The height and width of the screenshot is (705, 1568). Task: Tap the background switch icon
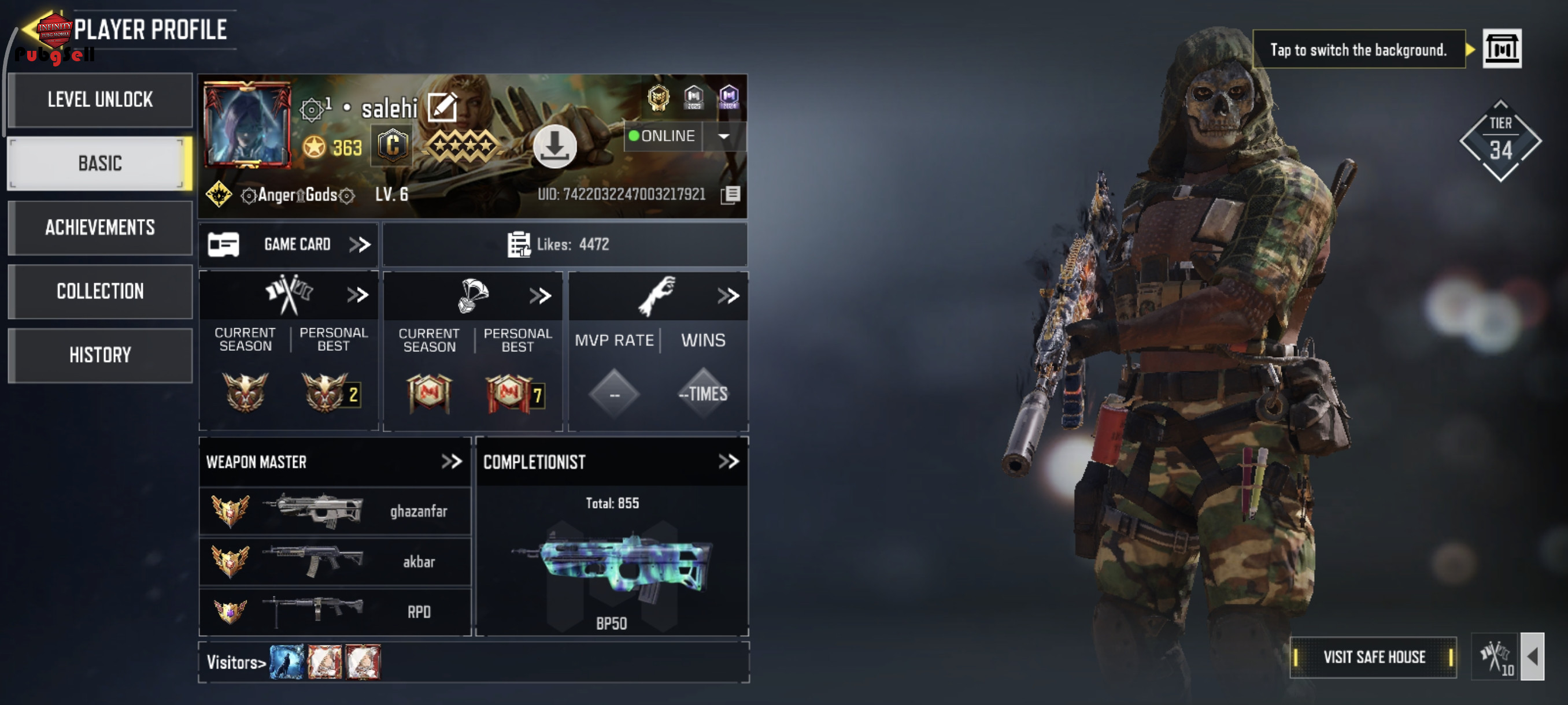[1501, 49]
